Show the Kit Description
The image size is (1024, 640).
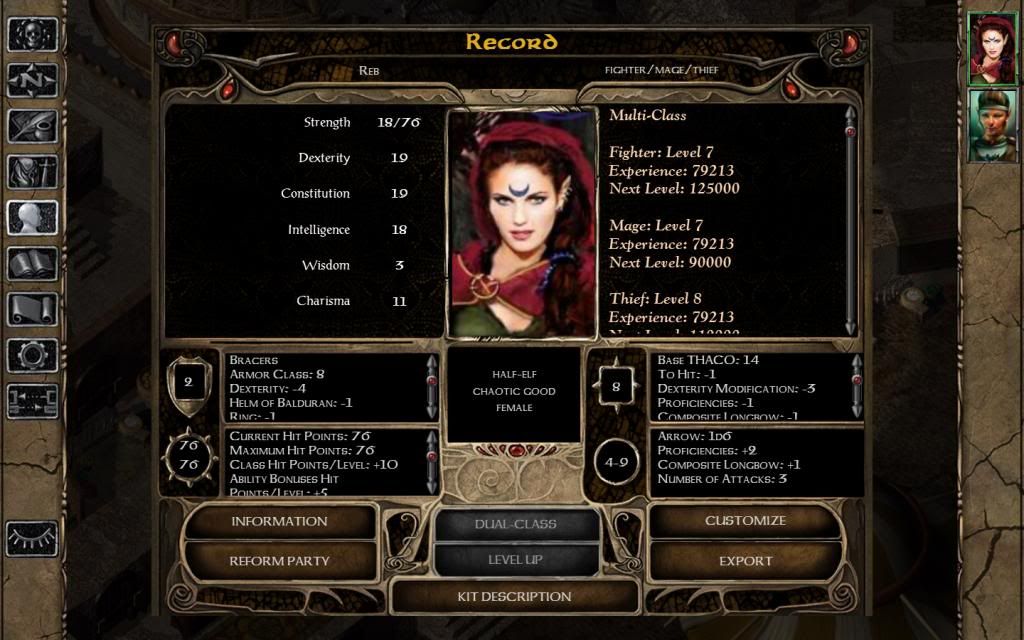point(514,597)
